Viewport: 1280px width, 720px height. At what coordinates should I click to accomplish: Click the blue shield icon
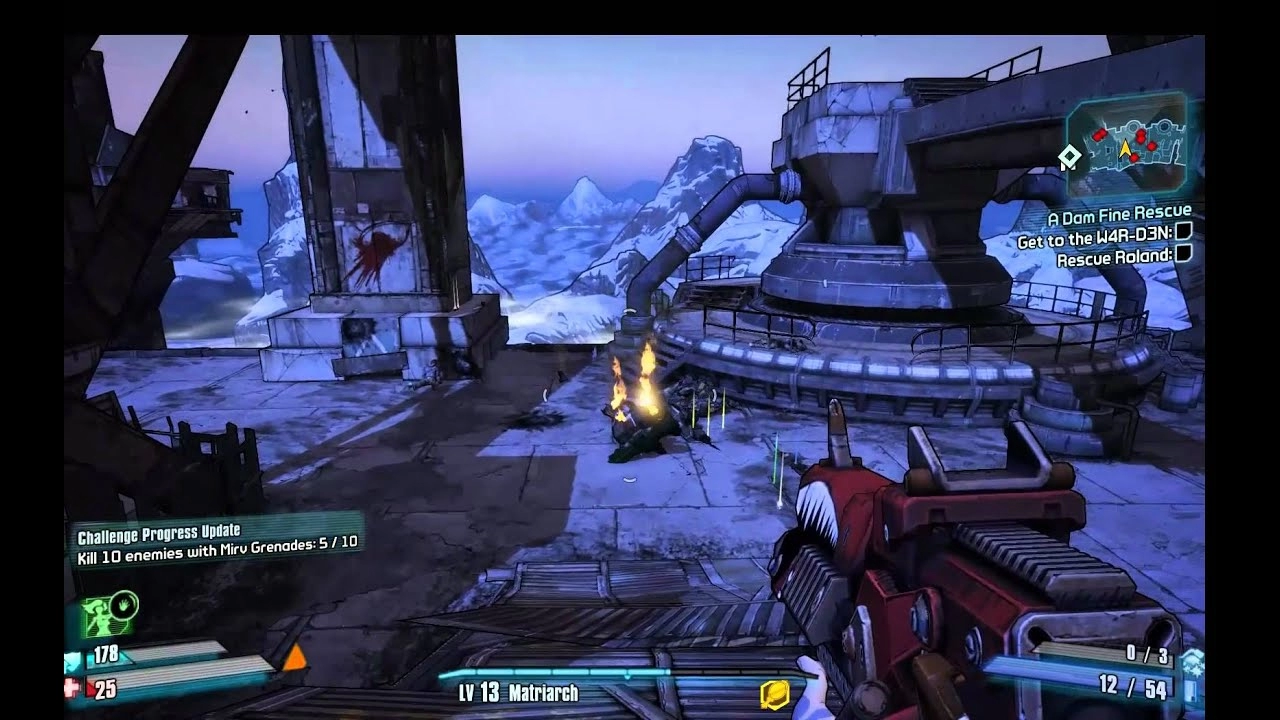click(x=73, y=659)
